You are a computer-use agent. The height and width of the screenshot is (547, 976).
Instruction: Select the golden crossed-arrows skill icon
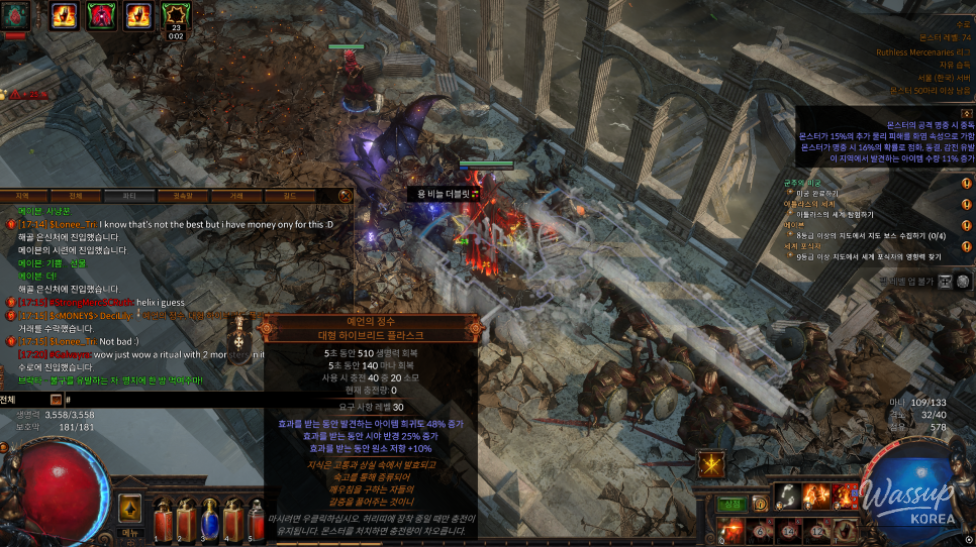(x=712, y=465)
